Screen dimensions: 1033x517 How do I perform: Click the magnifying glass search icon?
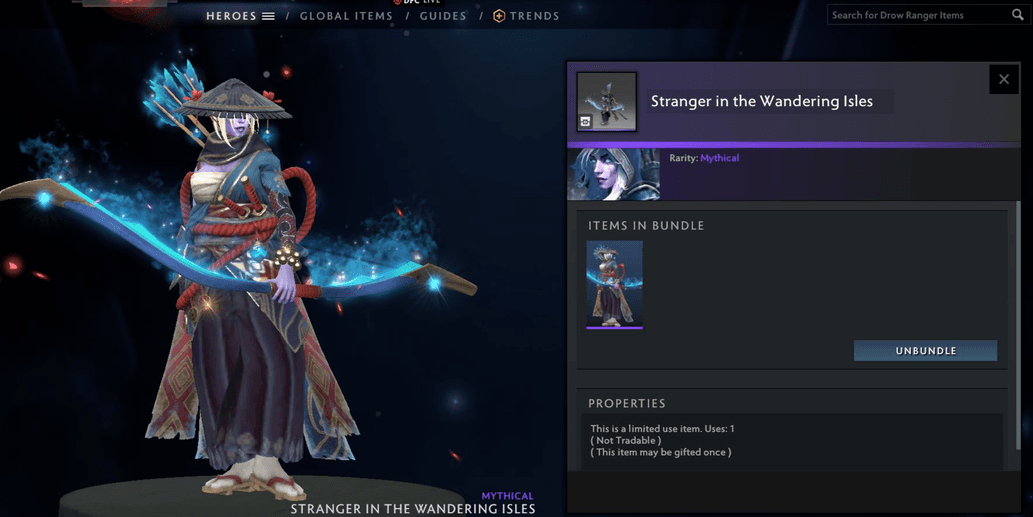pos(1018,15)
